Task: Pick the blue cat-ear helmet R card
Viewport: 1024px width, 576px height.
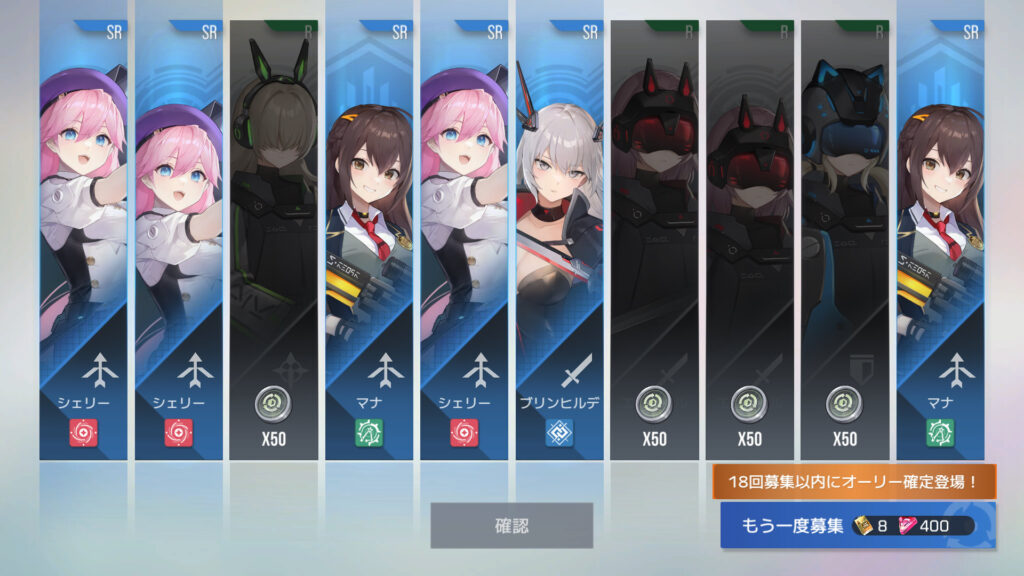Action: pyautogui.click(x=844, y=240)
